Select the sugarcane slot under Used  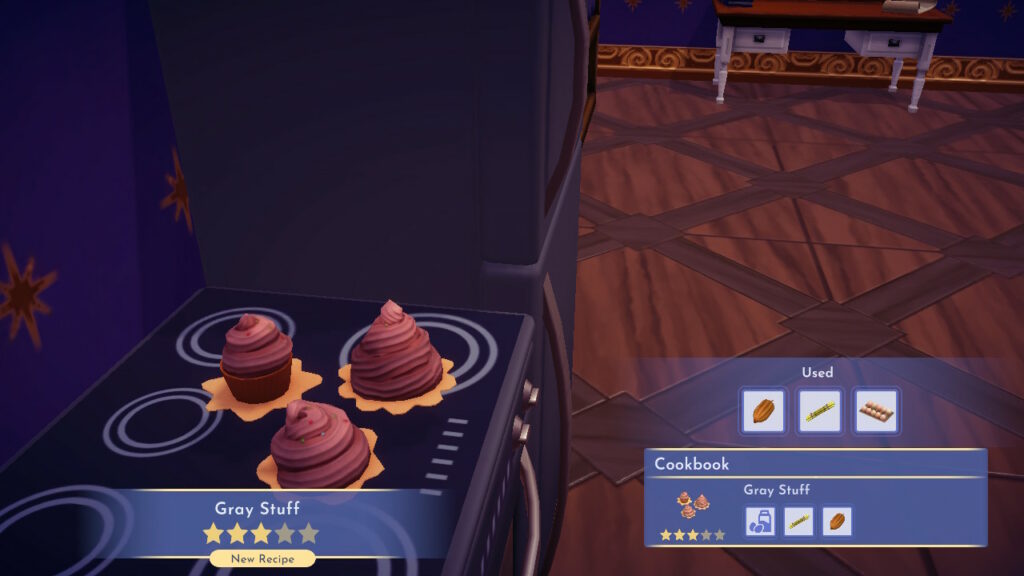(819, 410)
